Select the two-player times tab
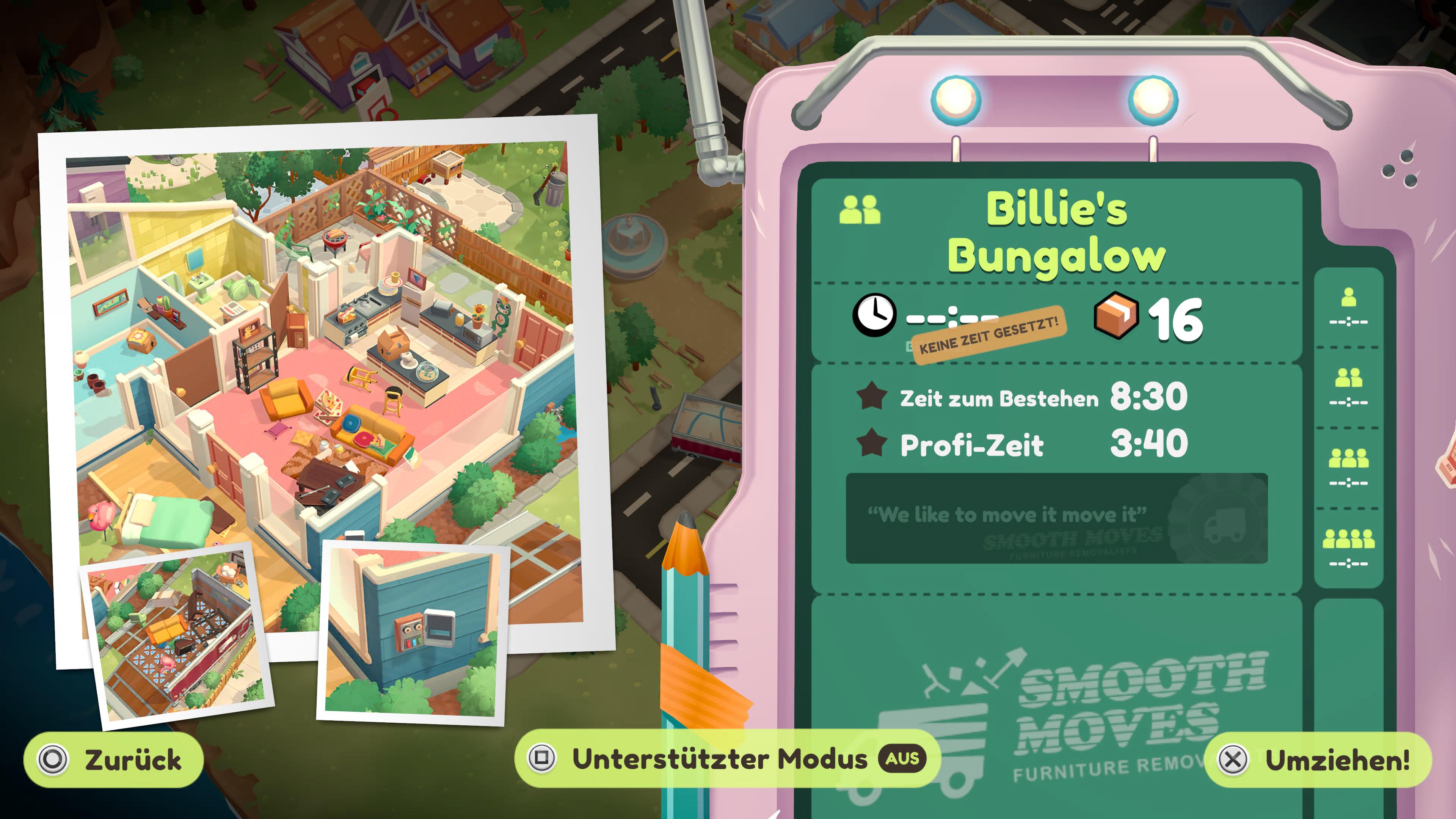1456x819 pixels. pos(1349,387)
